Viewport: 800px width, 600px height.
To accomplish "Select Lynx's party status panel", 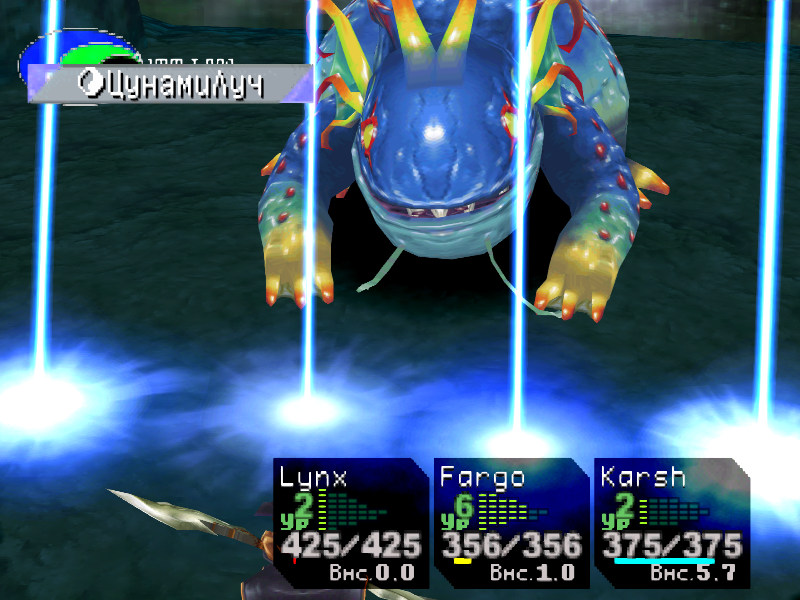I will coord(350,523).
